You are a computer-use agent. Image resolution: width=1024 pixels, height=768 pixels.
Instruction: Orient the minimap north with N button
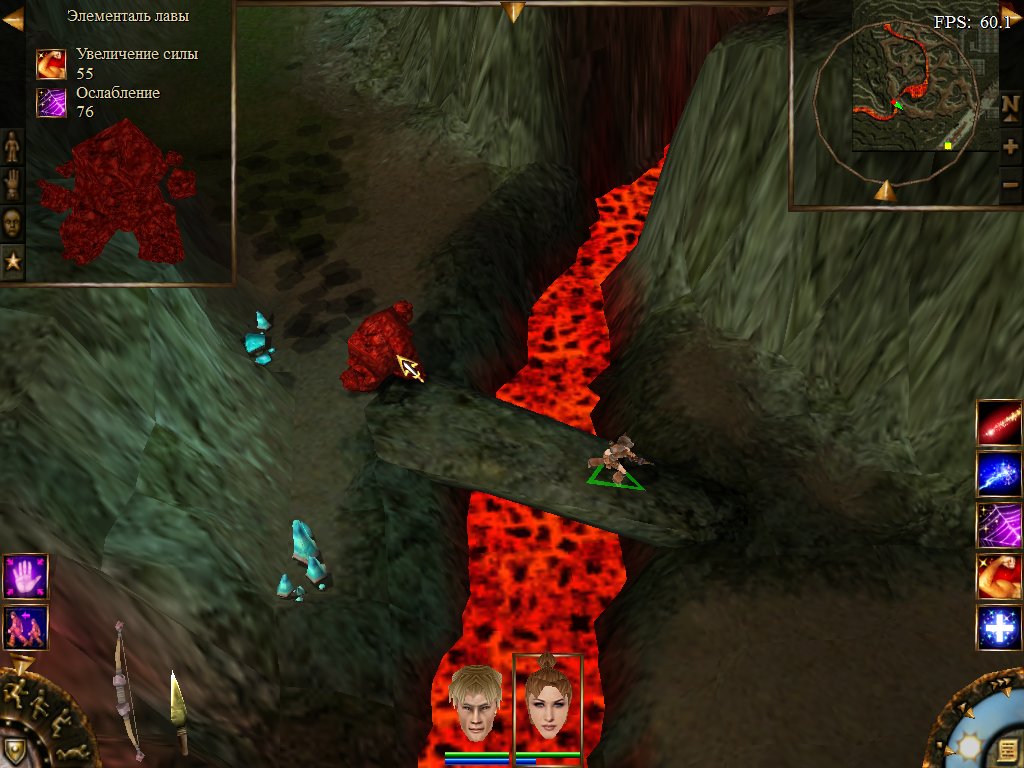1010,105
